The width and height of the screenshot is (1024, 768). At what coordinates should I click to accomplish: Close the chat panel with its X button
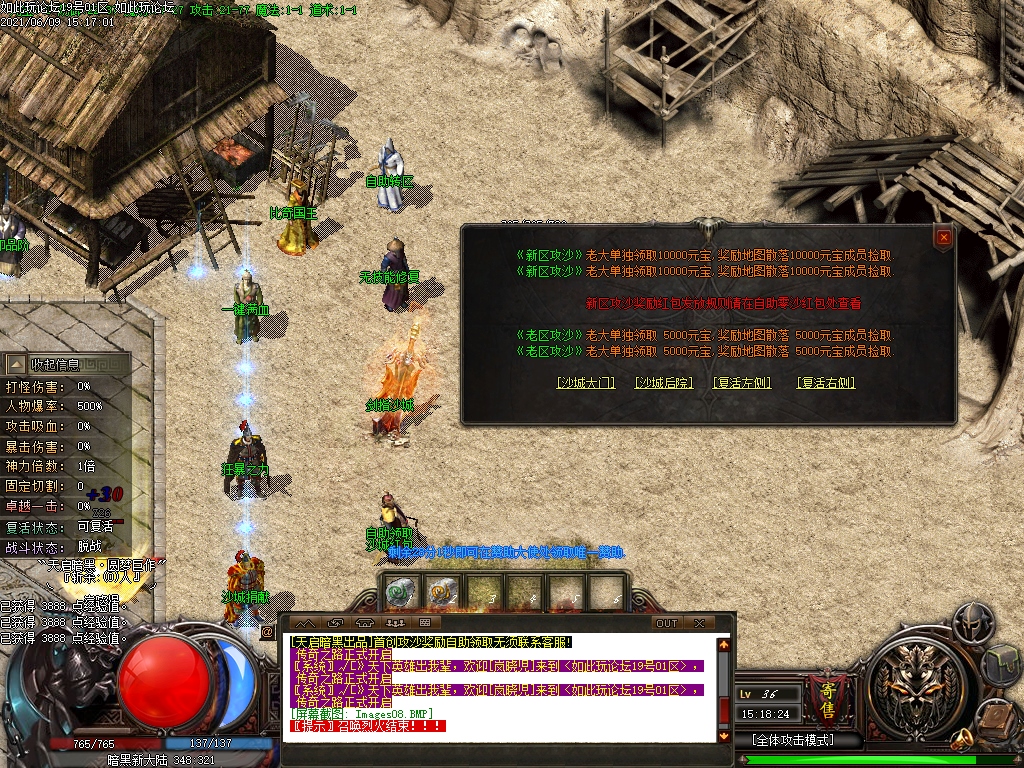699,623
